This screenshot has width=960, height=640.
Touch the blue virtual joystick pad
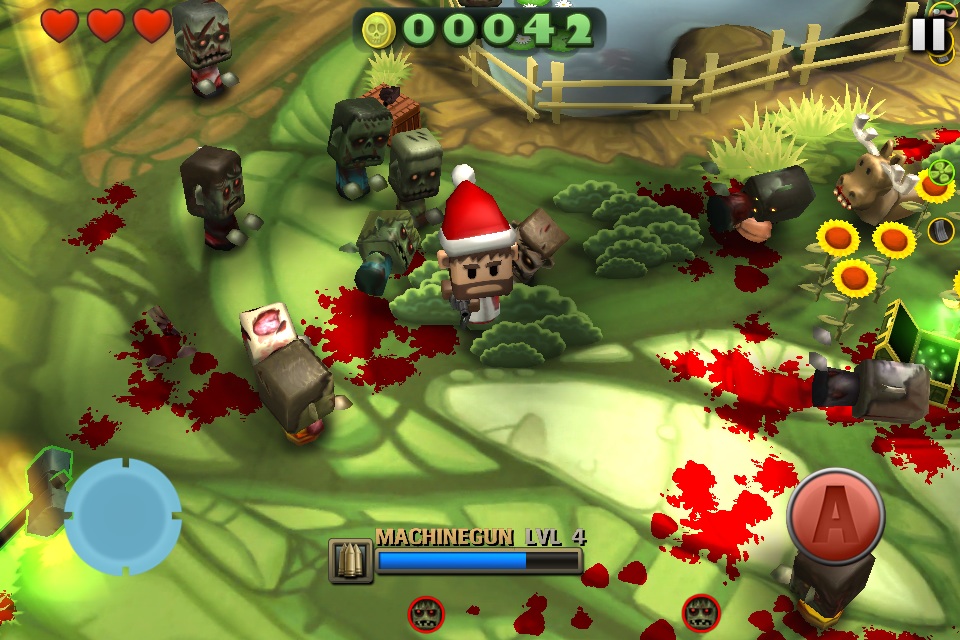[122, 516]
